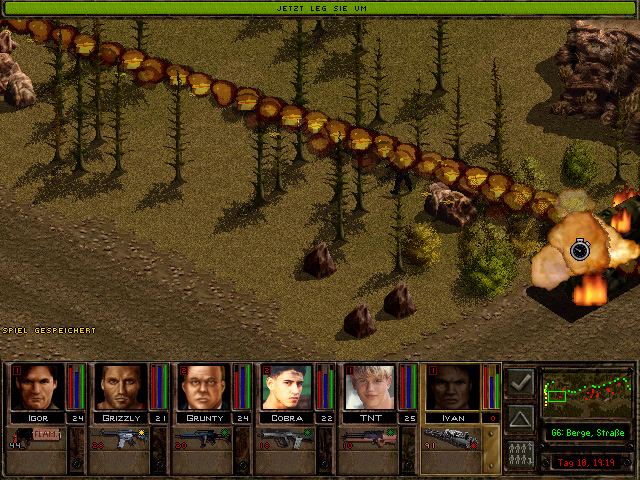This screenshot has width=640, height=480.
Task: Click Cobra's gun weapon slot
Action: point(285,437)
